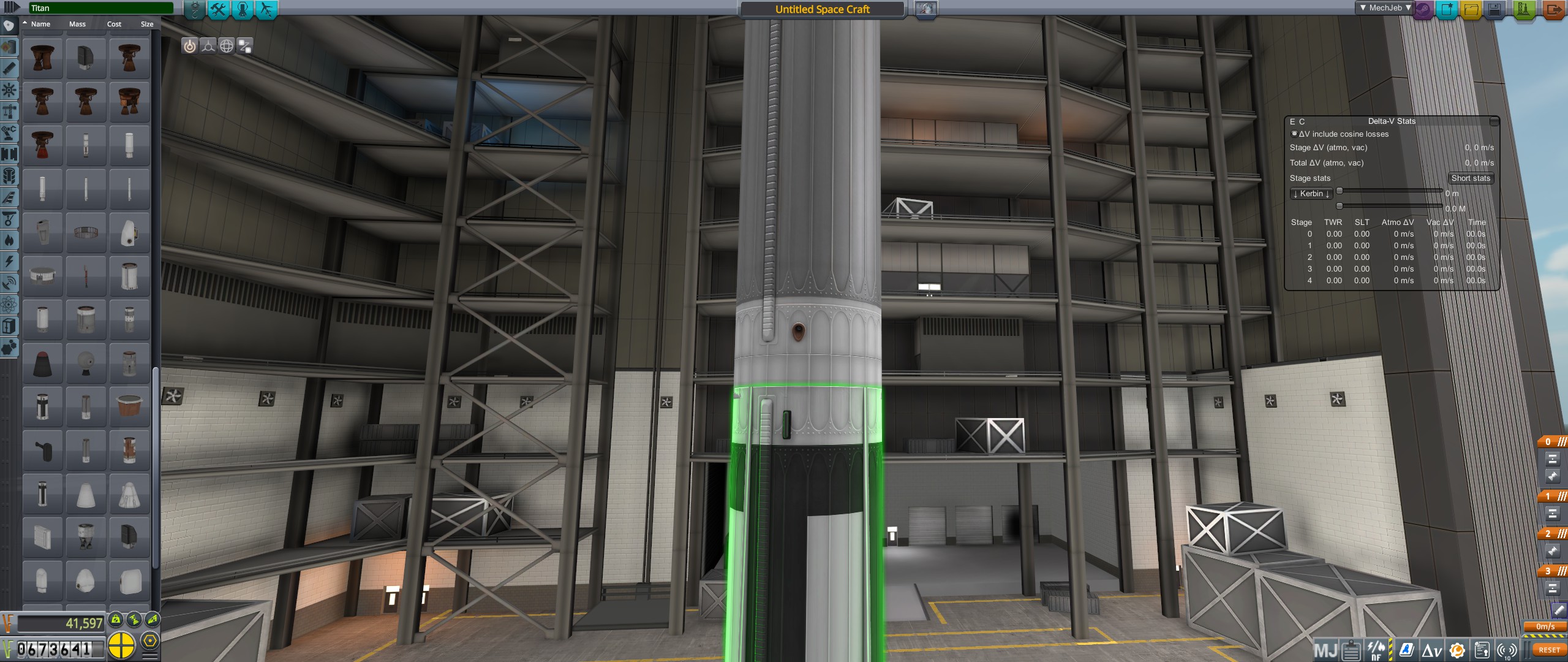This screenshot has width=1568, height=662.
Task: Toggle angle snap hexagon near funds display
Action: [149, 641]
